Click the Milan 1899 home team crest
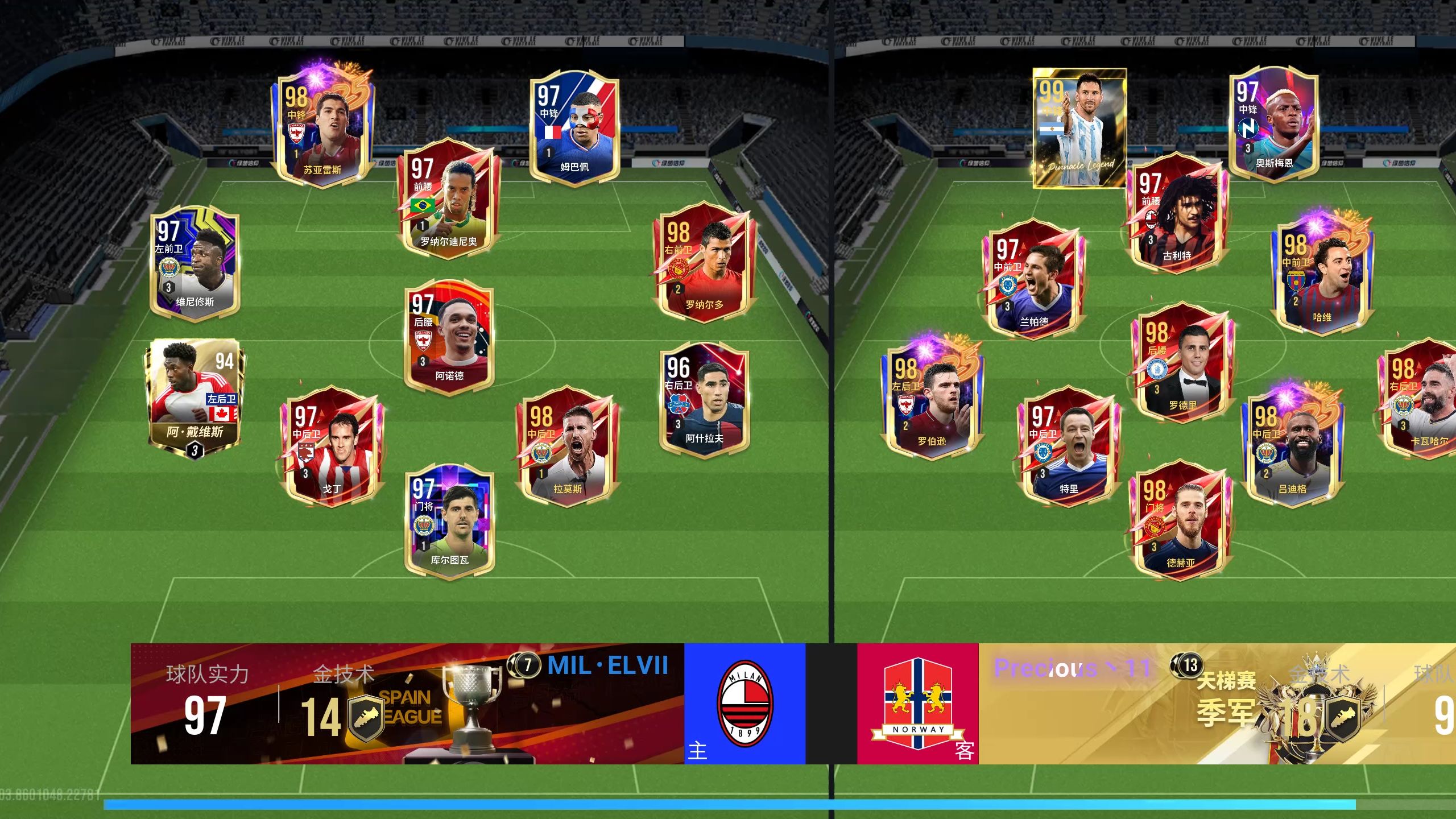Image resolution: width=1456 pixels, height=819 pixels. pyautogui.click(x=744, y=704)
